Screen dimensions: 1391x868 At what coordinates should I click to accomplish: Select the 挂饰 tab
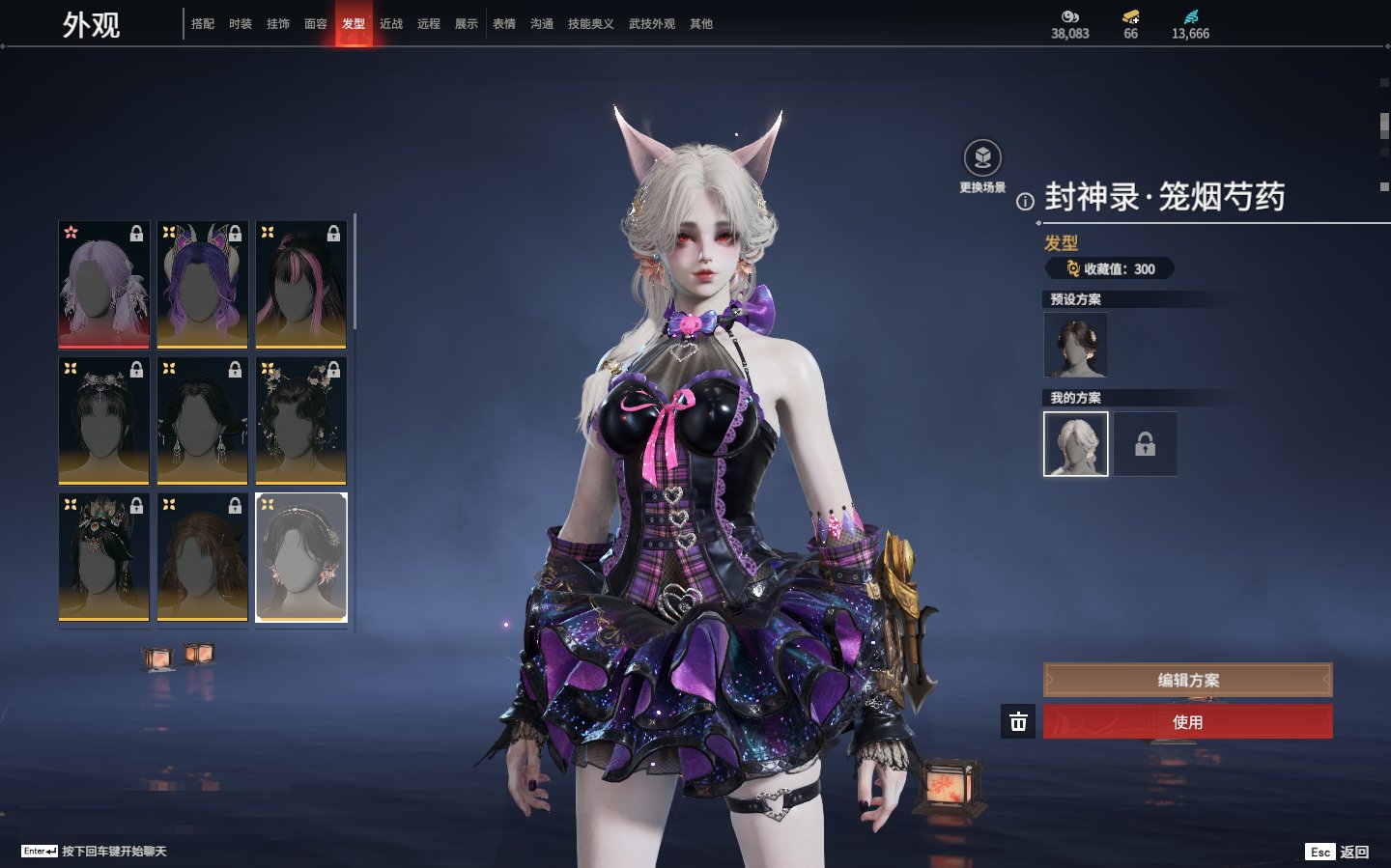[278, 24]
